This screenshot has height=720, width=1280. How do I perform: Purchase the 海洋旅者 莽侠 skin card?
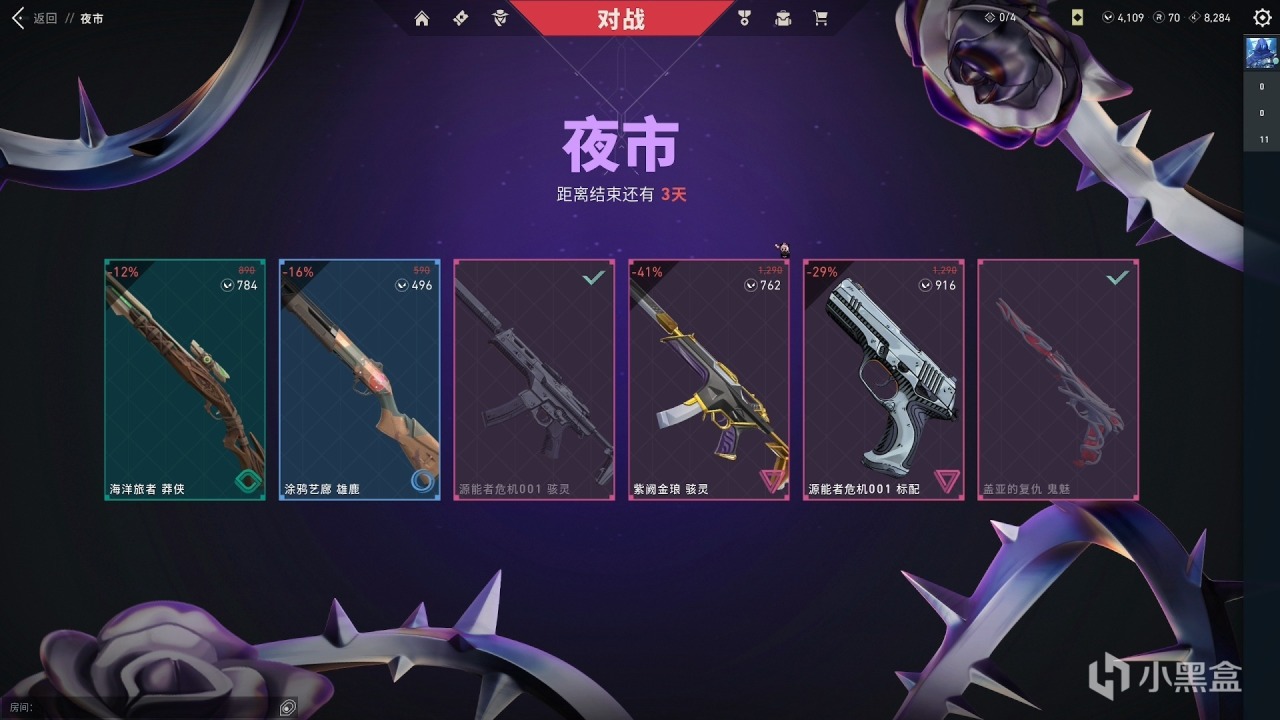click(x=184, y=380)
